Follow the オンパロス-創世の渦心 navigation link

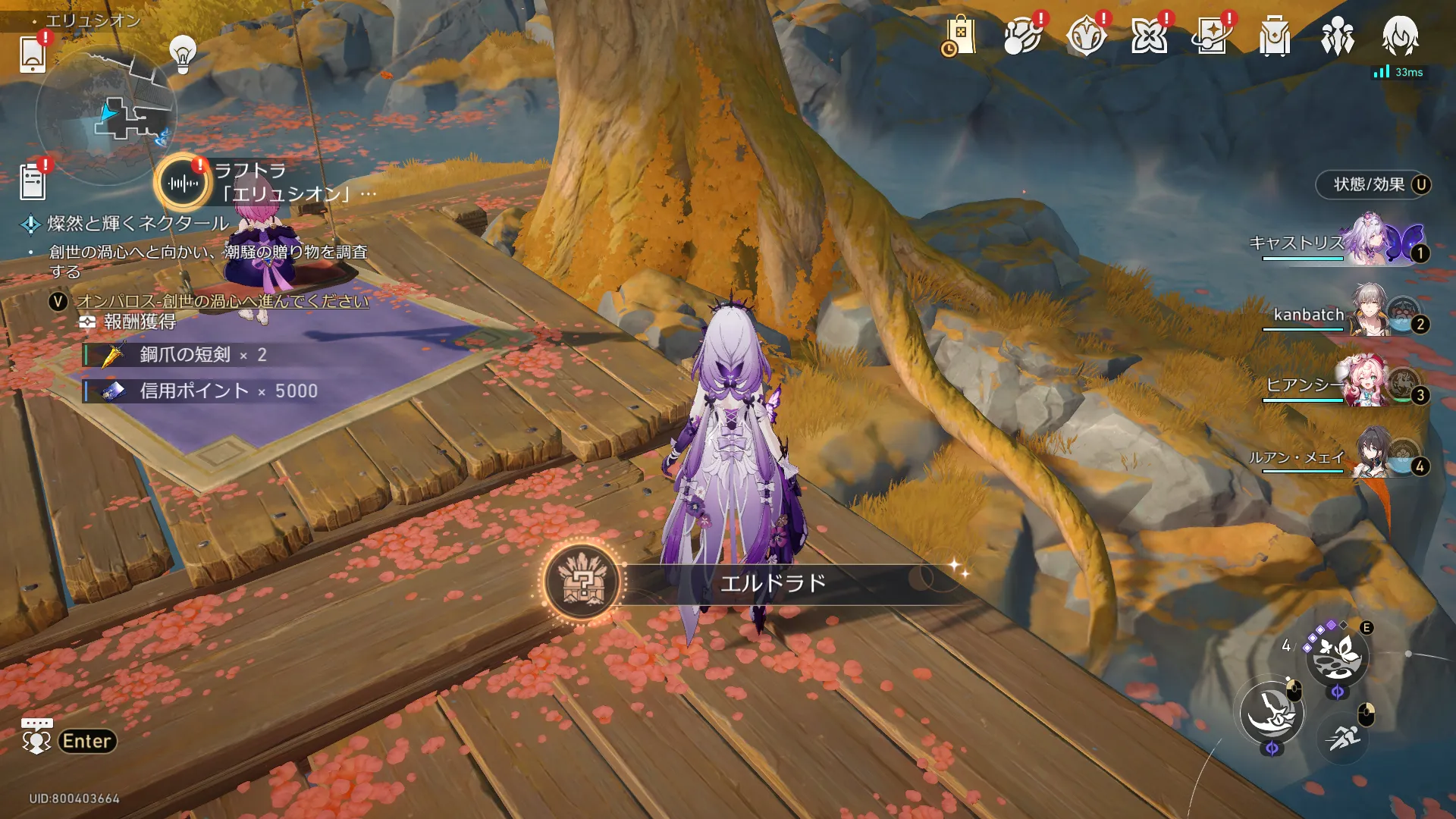[x=223, y=301]
